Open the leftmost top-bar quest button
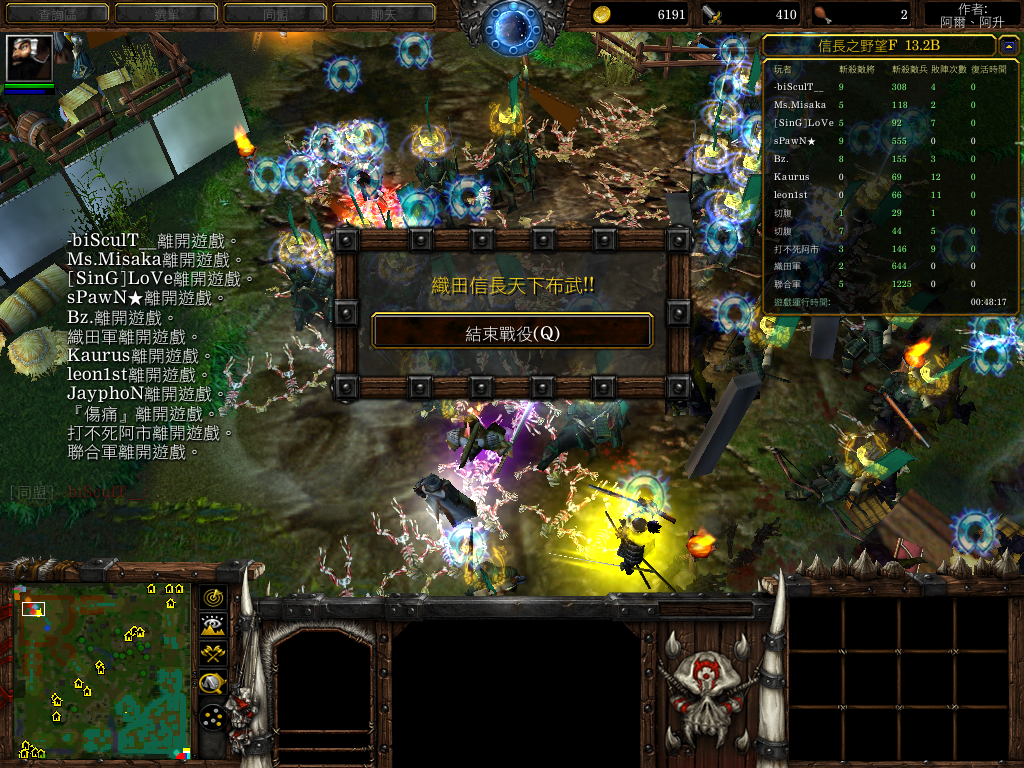The image size is (1024, 768). (x=56, y=13)
